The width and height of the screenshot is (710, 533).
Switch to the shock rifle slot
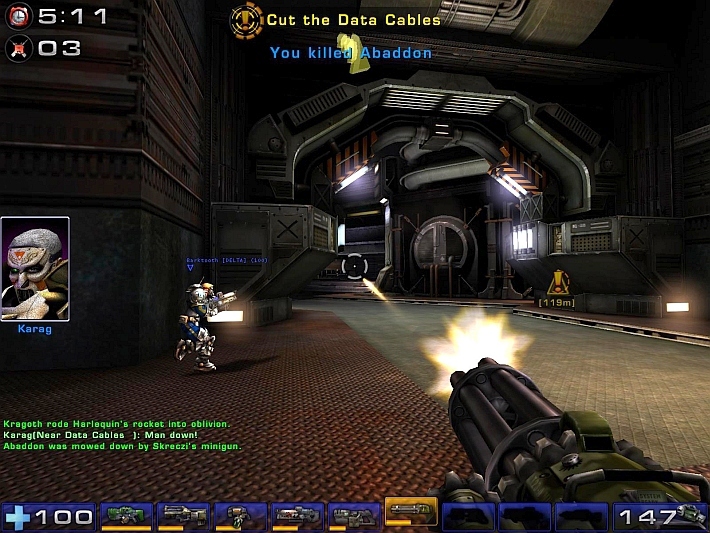tap(297, 515)
